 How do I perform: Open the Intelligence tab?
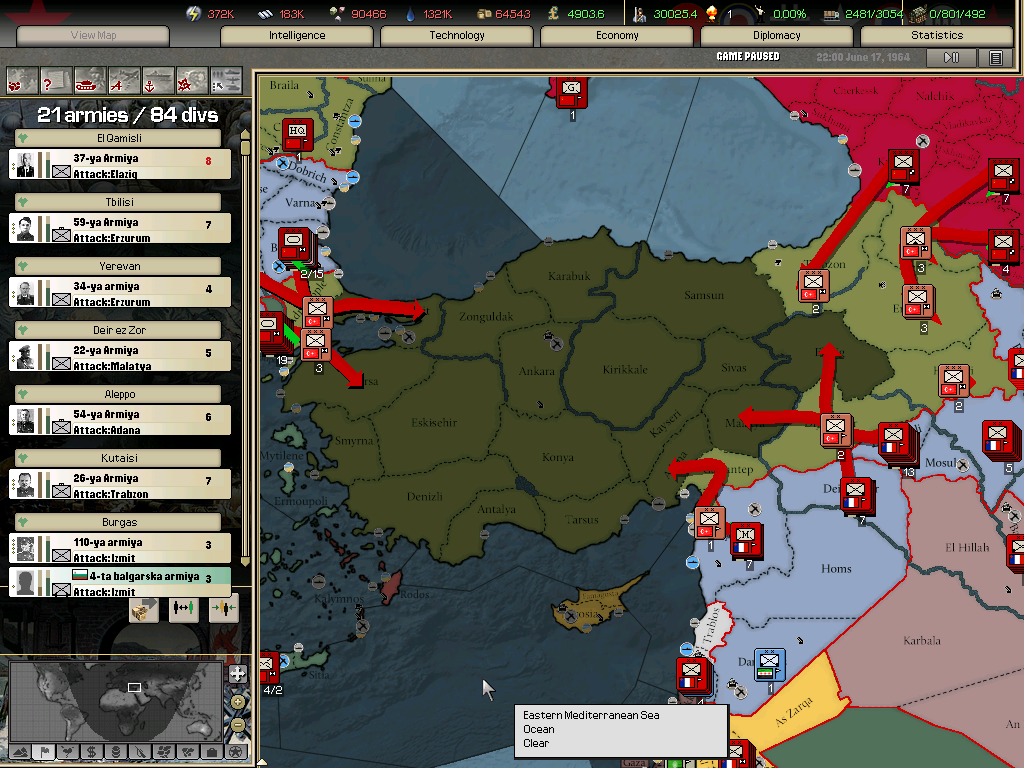tap(297, 35)
